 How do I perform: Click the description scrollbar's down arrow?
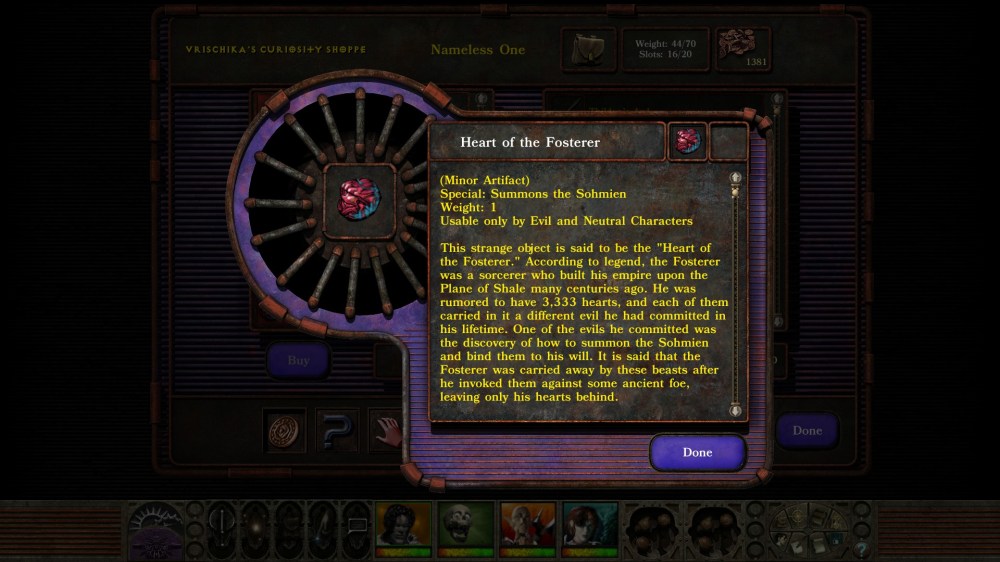pyautogui.click(x=736, y=408)
